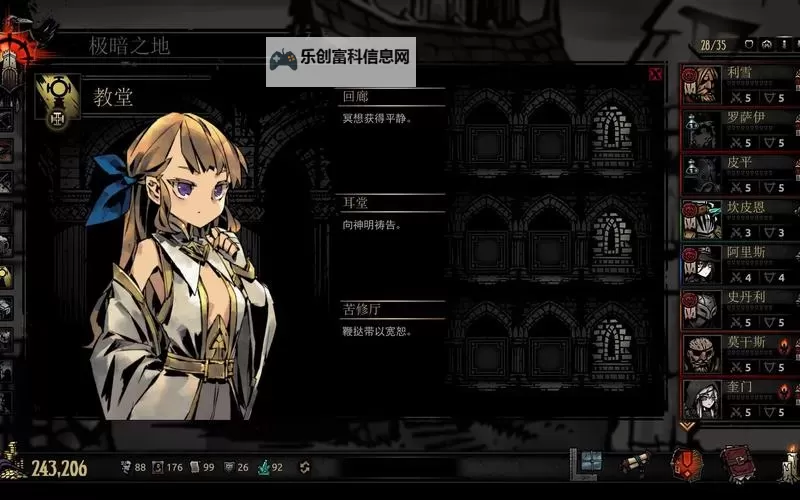Click the spyglass icon in bottom bar

pos(633,463)
